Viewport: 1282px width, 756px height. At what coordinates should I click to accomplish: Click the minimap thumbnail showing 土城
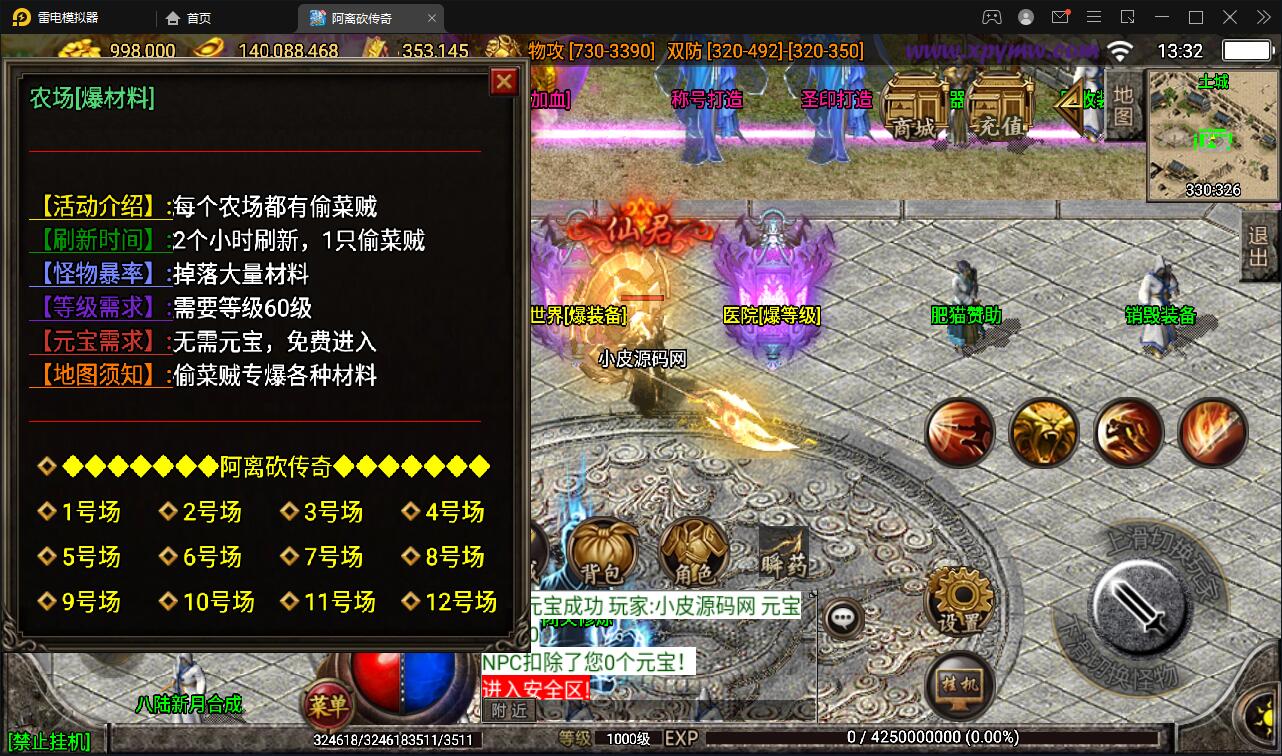point(1210,135)
